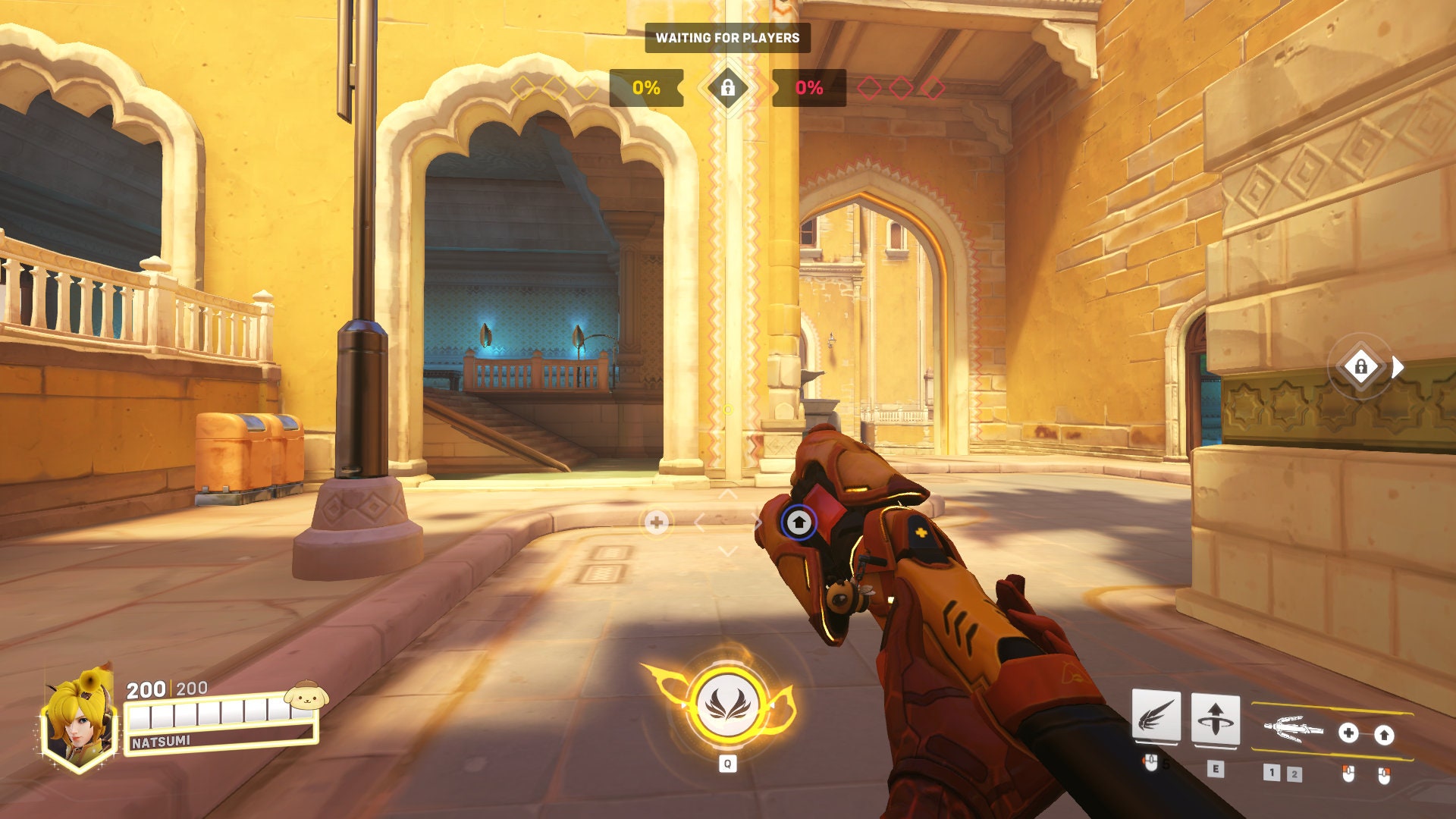Click the red 0% enemy progress label
The width and height of the screenshot is (1456, 819).
click(x=808, y=87)
